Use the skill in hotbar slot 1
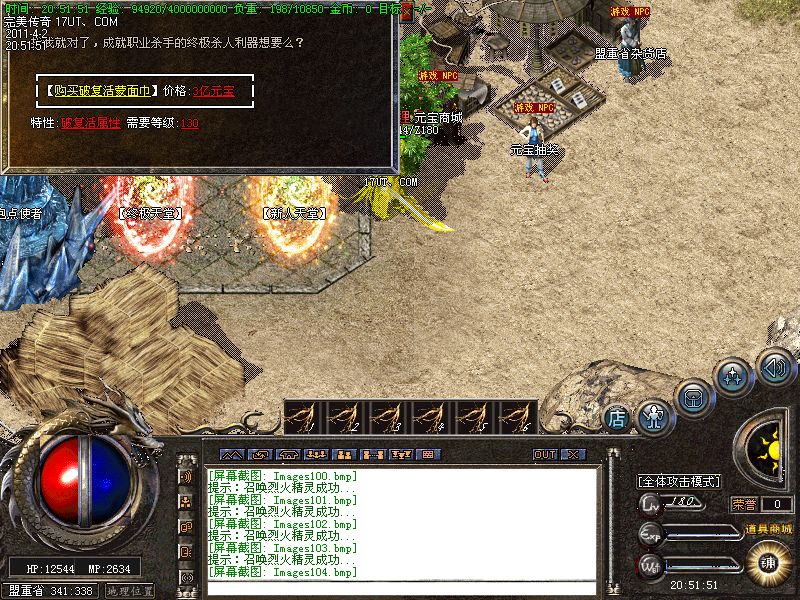The image size is (800, 600). [x=304, y=417]
